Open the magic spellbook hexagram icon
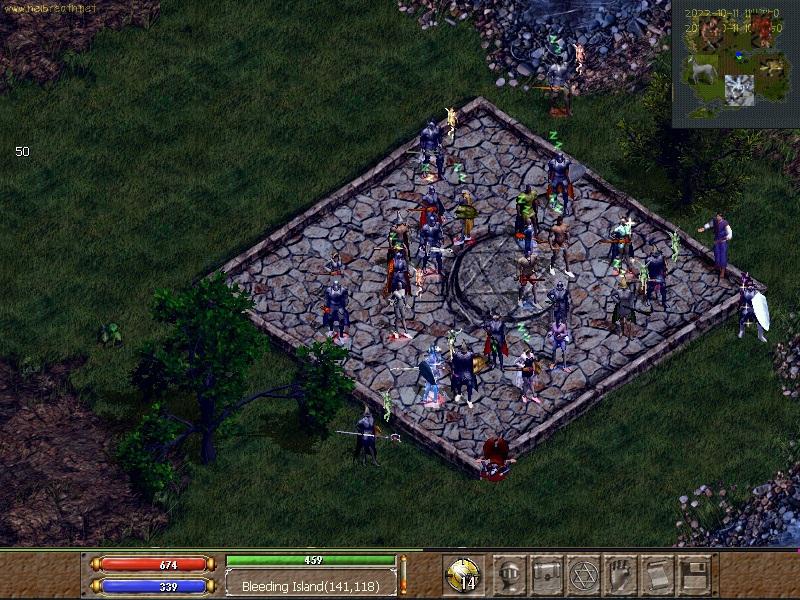This screenshot has width=800, height=600. pyautogui.click(x=583, y=574)
